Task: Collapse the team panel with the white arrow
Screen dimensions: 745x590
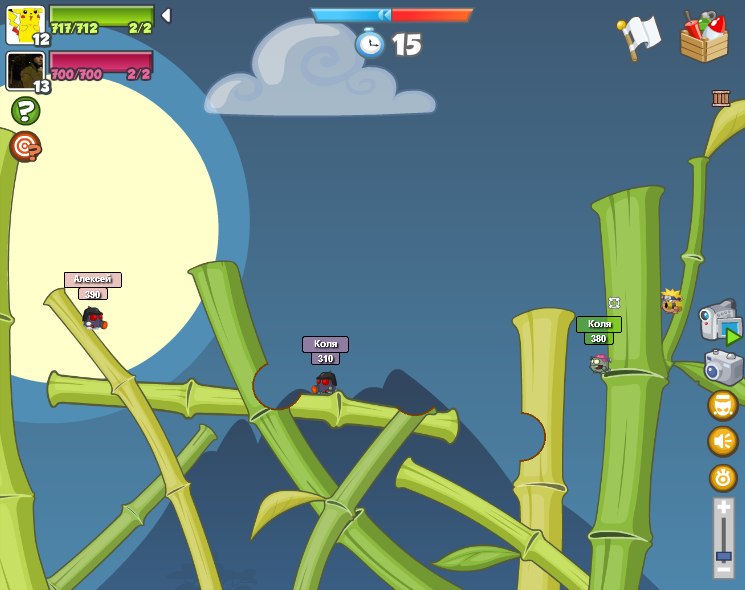Action: (166, 16)
